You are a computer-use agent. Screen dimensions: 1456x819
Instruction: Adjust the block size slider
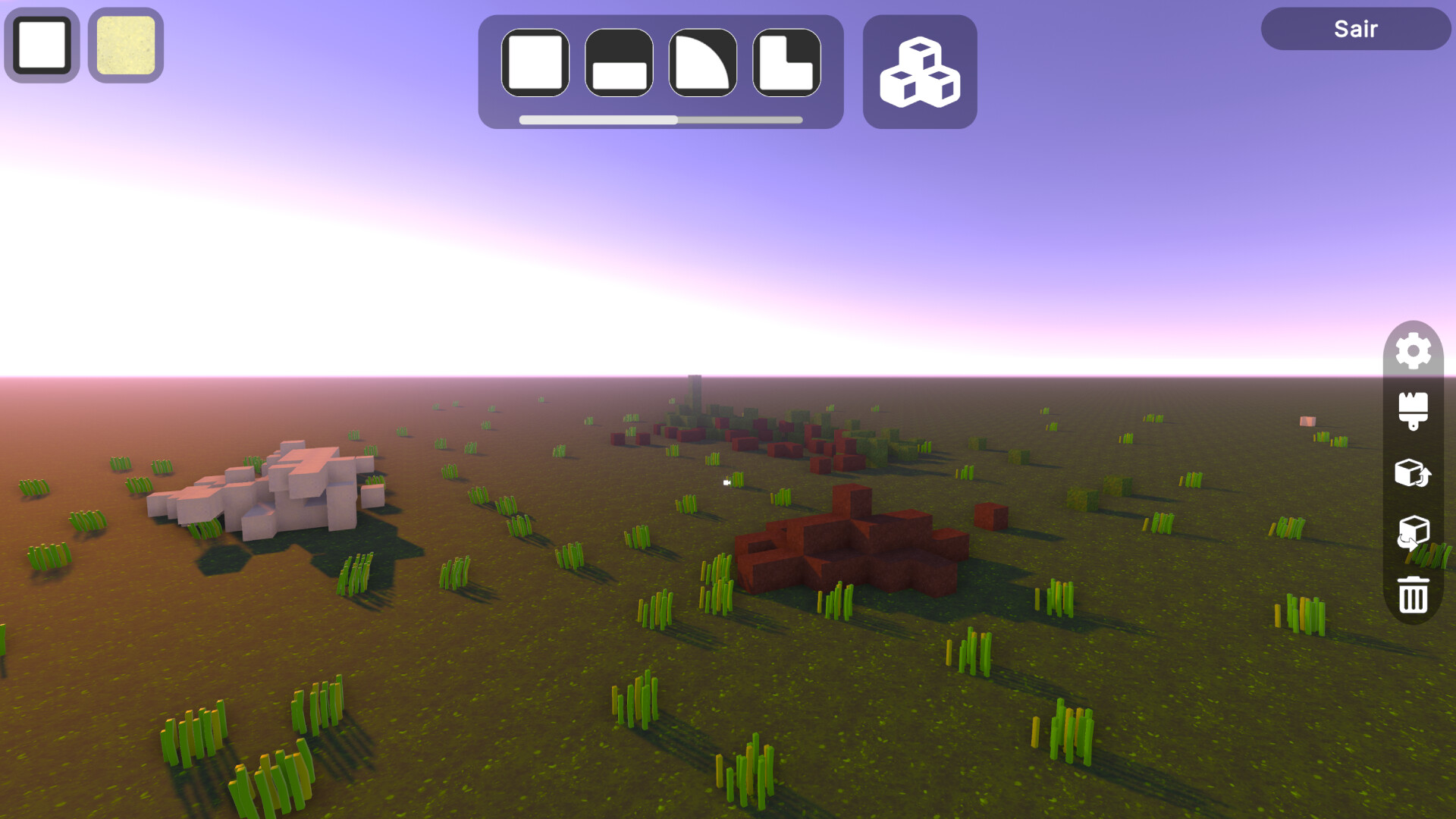tap(675, 119)
